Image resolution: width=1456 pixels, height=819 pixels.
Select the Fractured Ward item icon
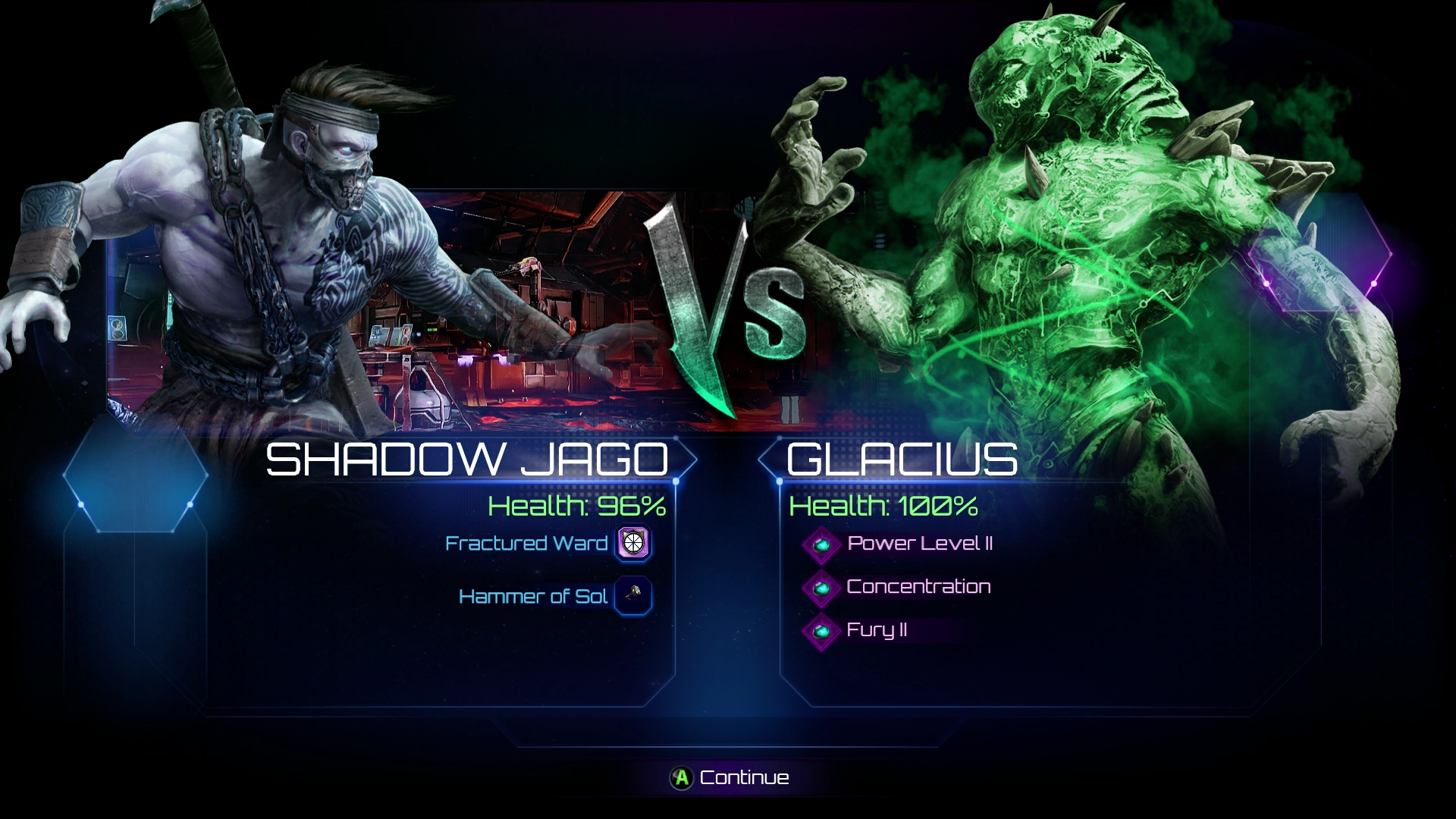[x=633, y=543]
